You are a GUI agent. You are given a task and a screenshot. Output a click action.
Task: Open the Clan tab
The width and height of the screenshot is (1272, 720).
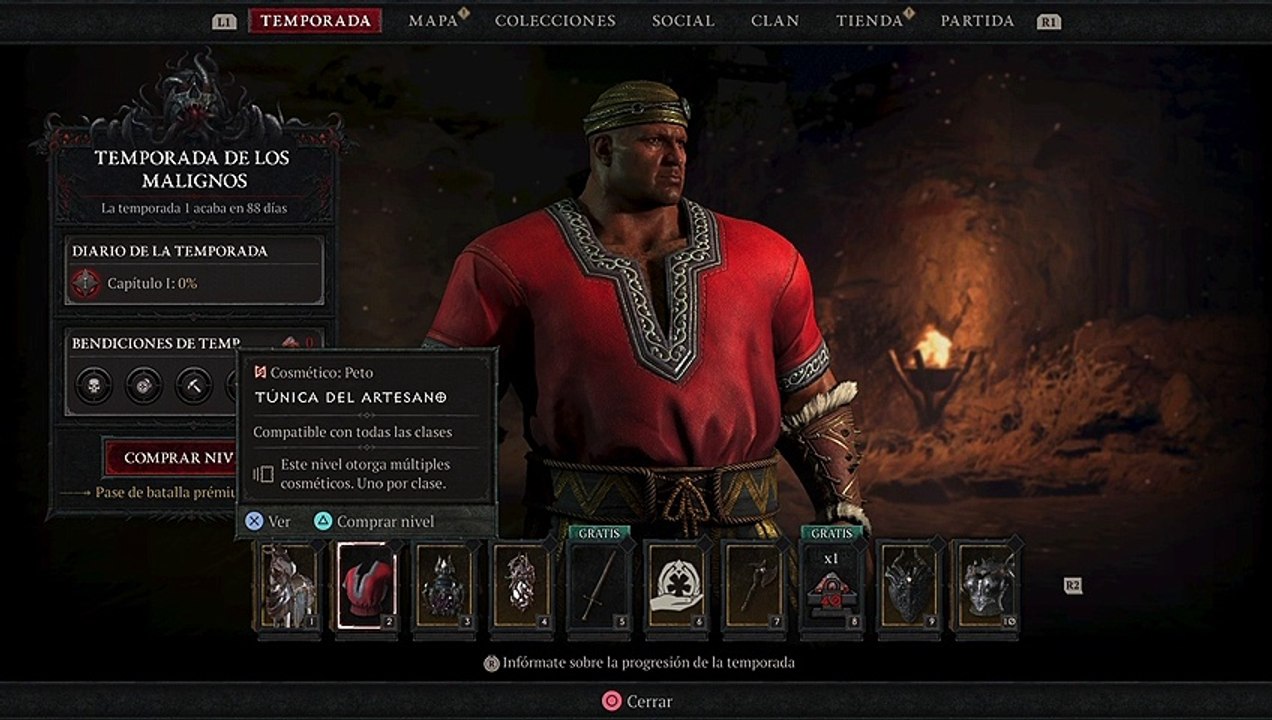pos(775,21)
